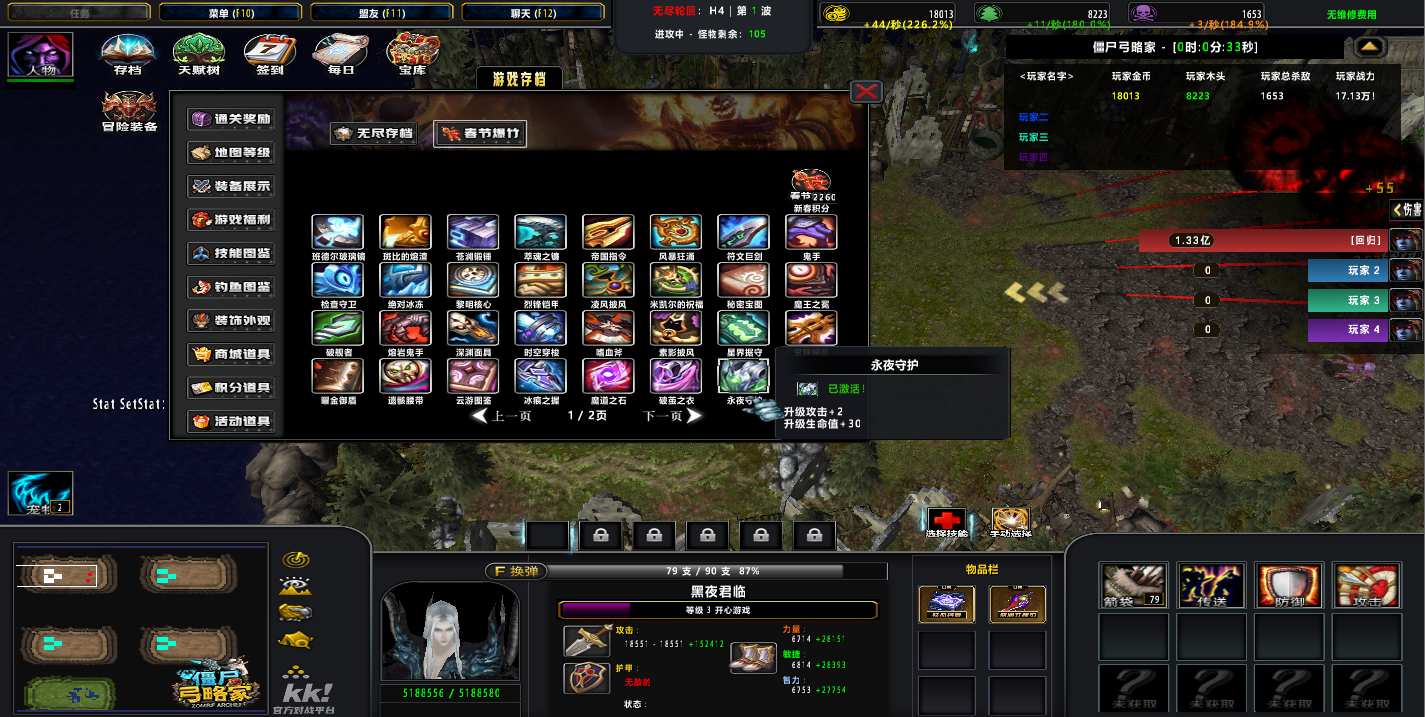Image resolution: width=1425 pixels, height=717 pixels.
Task: Open the 菜单 (F10) menu
Action: (232, 13)
